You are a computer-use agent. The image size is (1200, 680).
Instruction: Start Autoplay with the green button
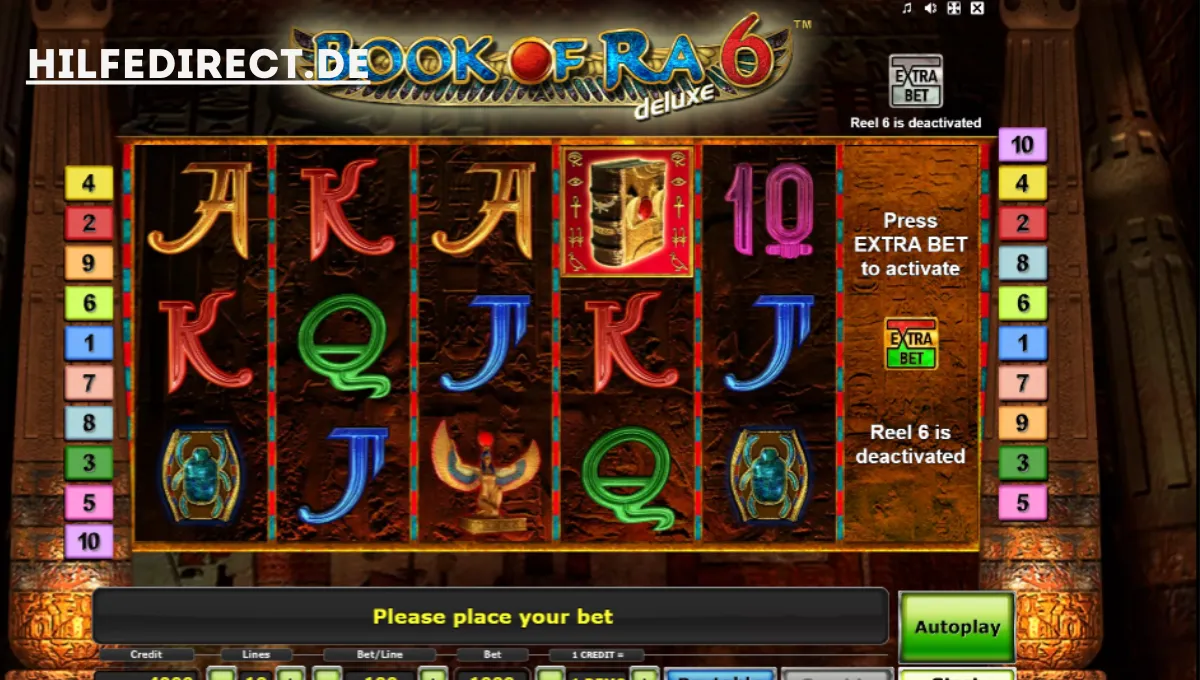(x=957, y=627)
